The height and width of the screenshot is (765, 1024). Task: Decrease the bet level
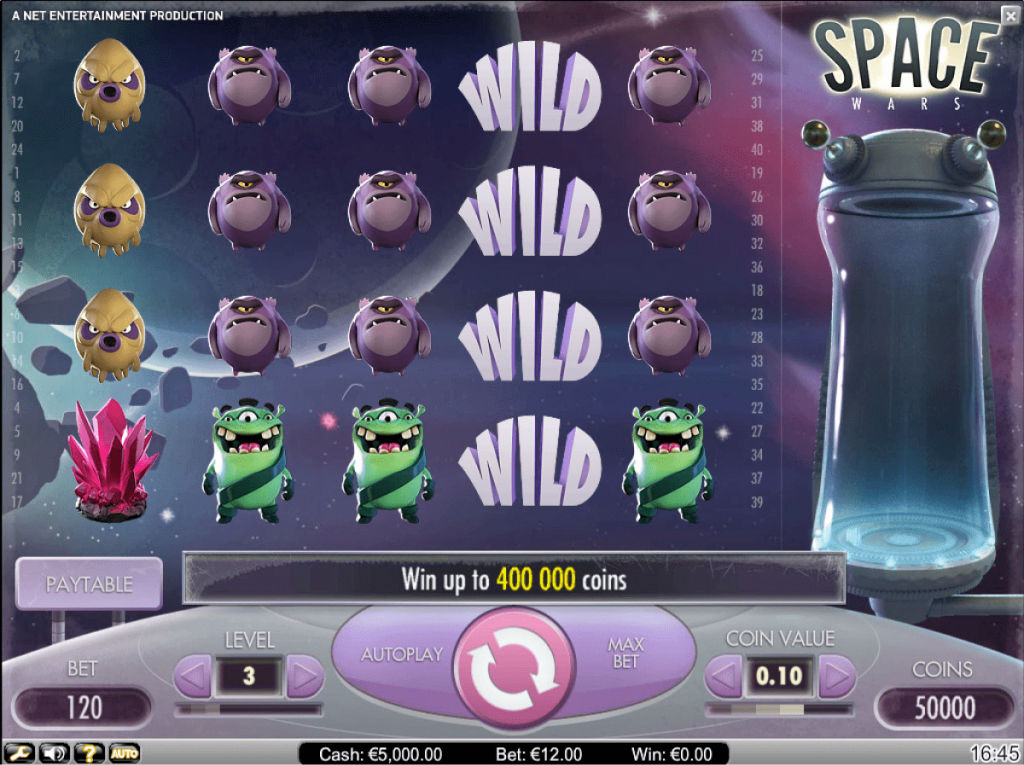(193, 677)
